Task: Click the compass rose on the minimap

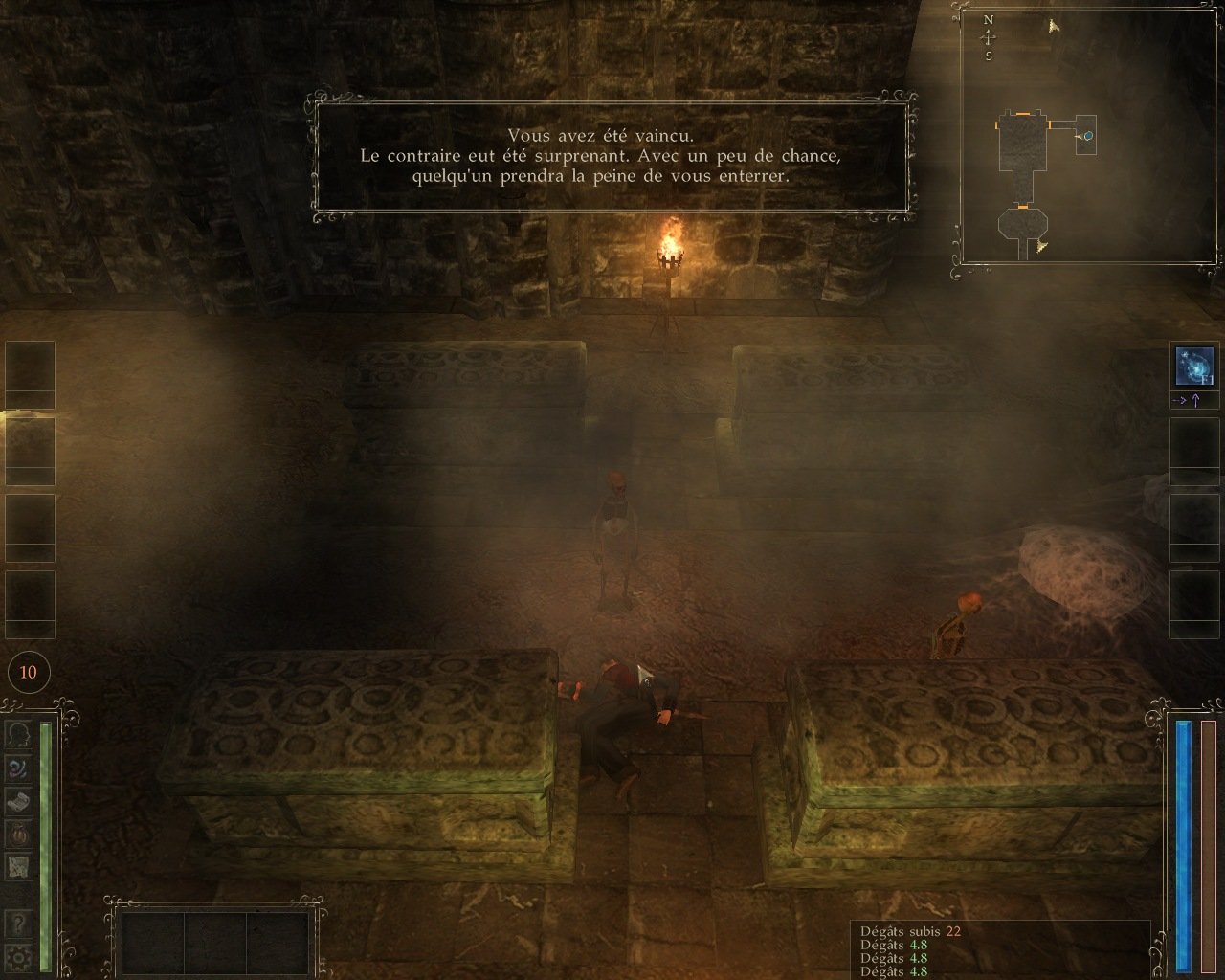Action: pos(989,37)
